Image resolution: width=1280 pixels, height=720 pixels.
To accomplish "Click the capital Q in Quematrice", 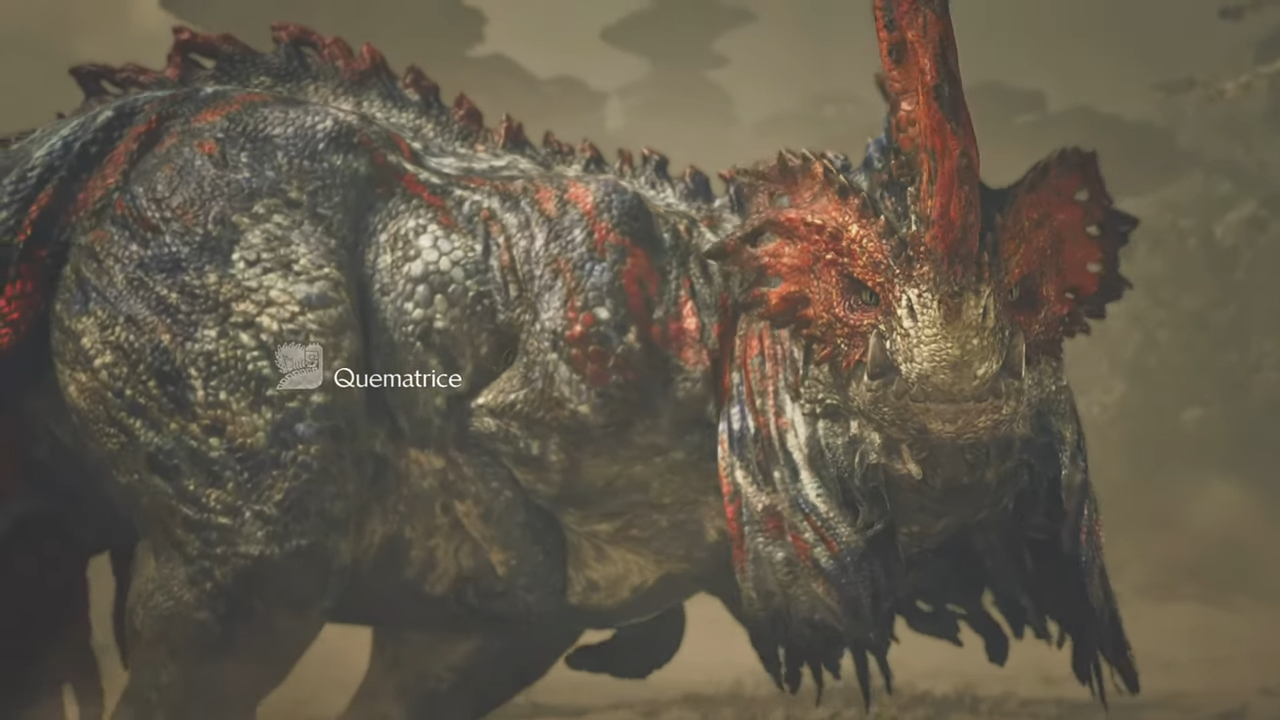I will (350, 378).
